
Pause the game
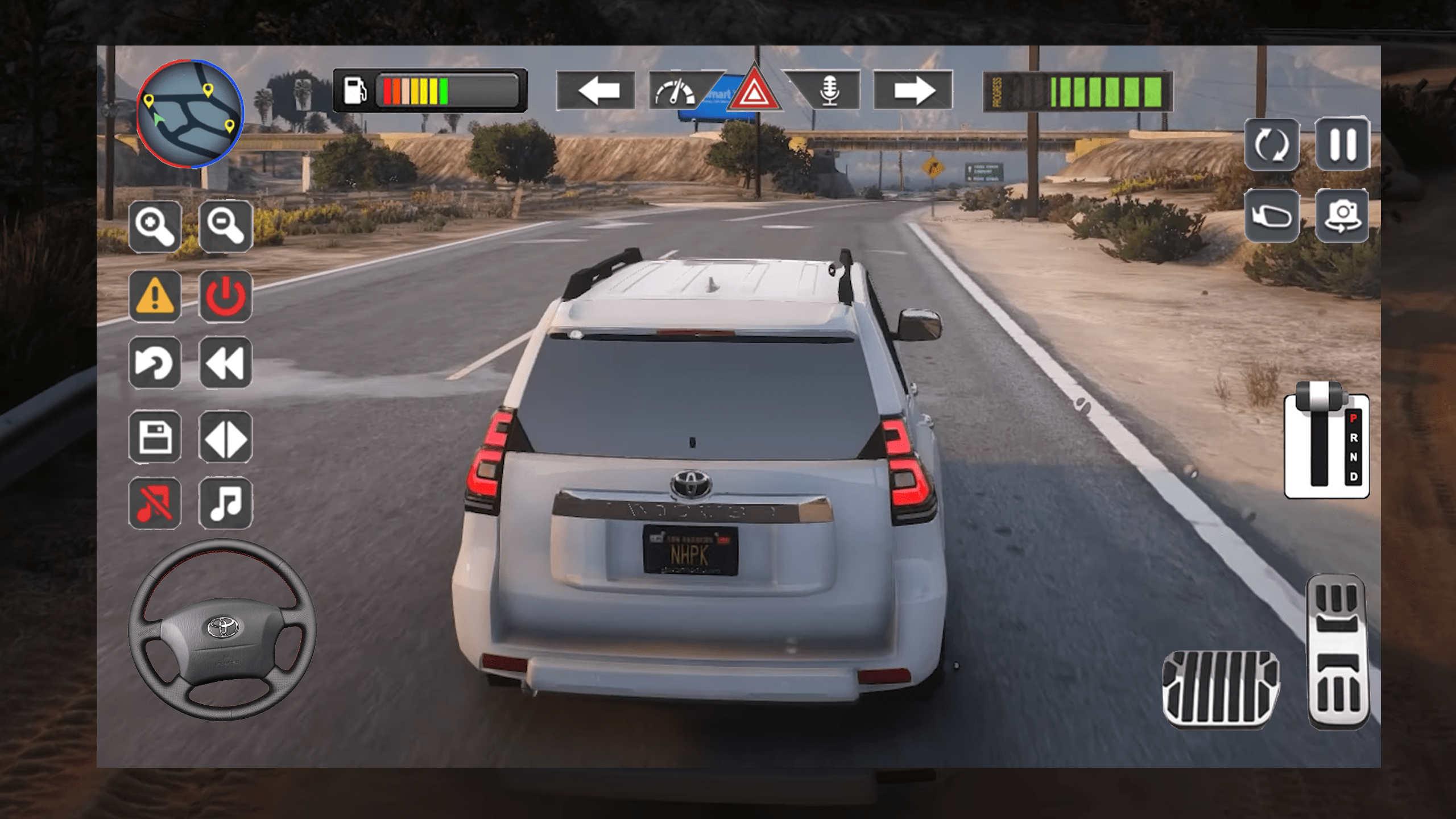pyautogui.click(x=1342, y=144)
